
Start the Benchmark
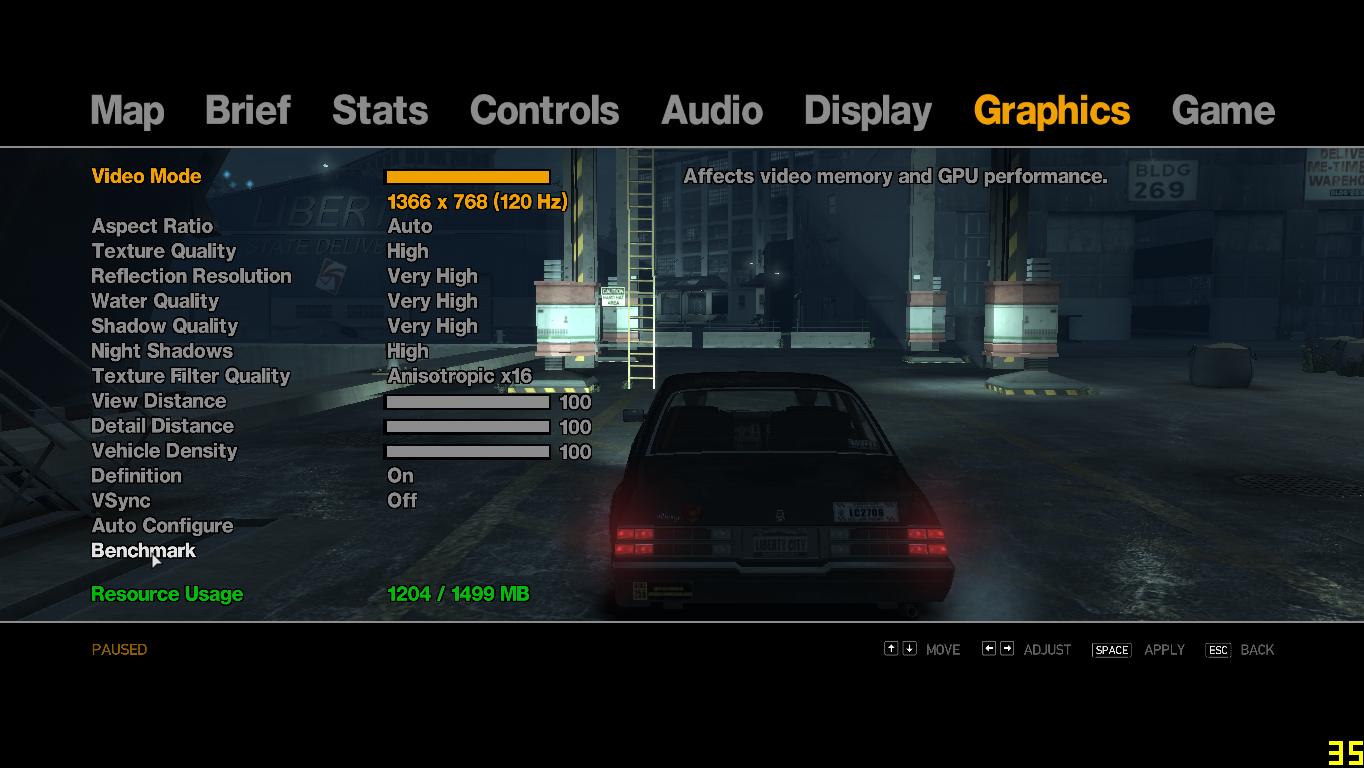[143, 552]
